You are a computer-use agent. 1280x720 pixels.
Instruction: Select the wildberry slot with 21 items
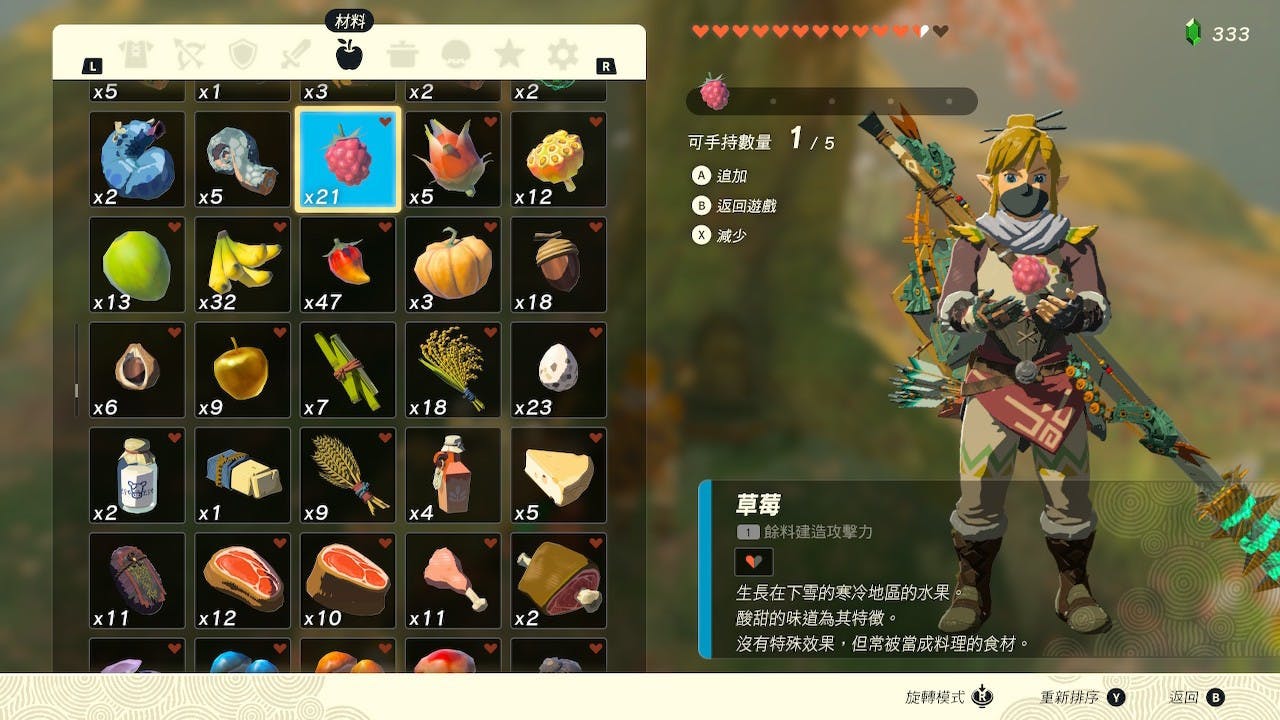348,159
